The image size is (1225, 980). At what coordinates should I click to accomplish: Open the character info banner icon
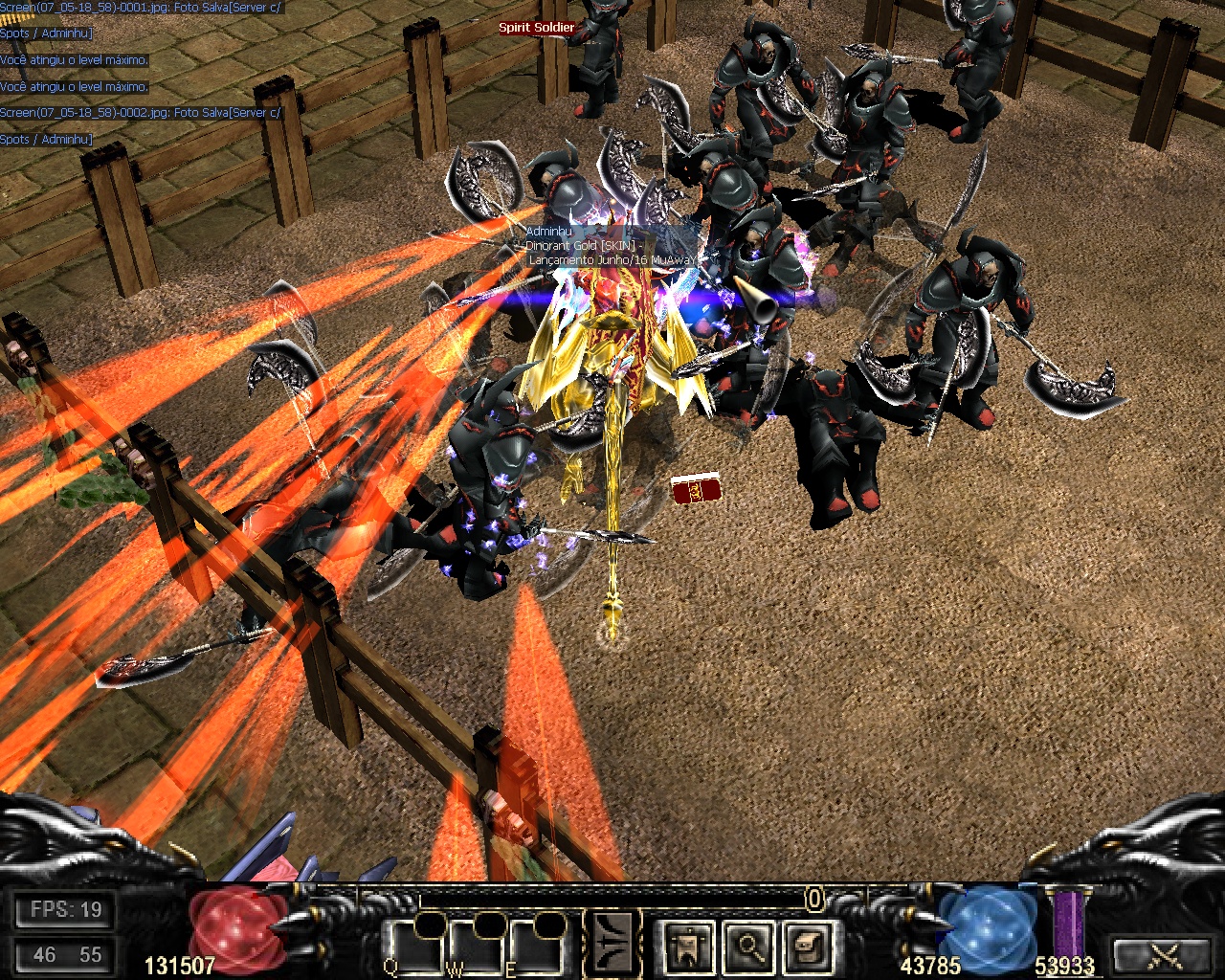tap(689, 947)
